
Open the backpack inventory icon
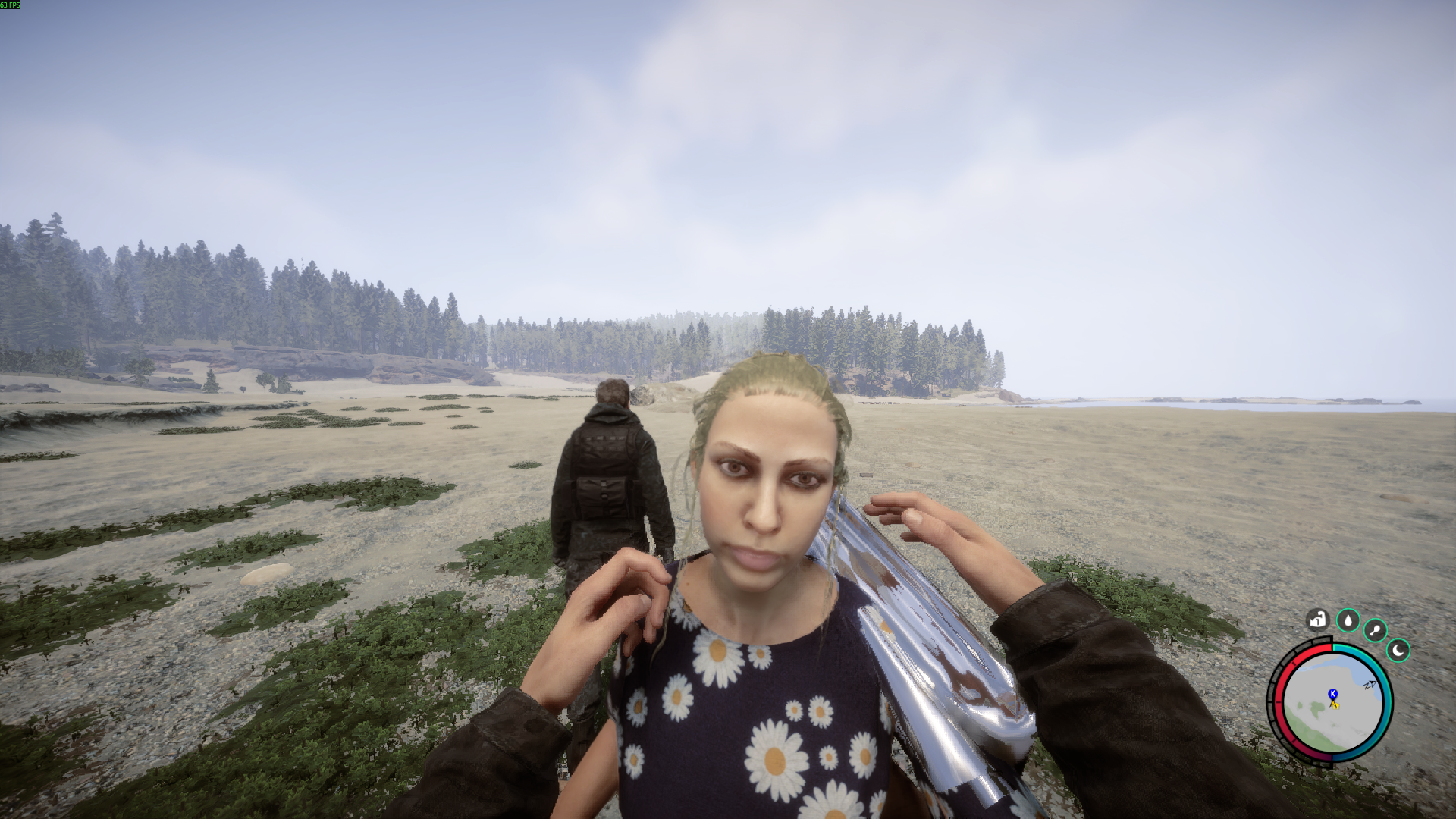(x=1318, y=619)
